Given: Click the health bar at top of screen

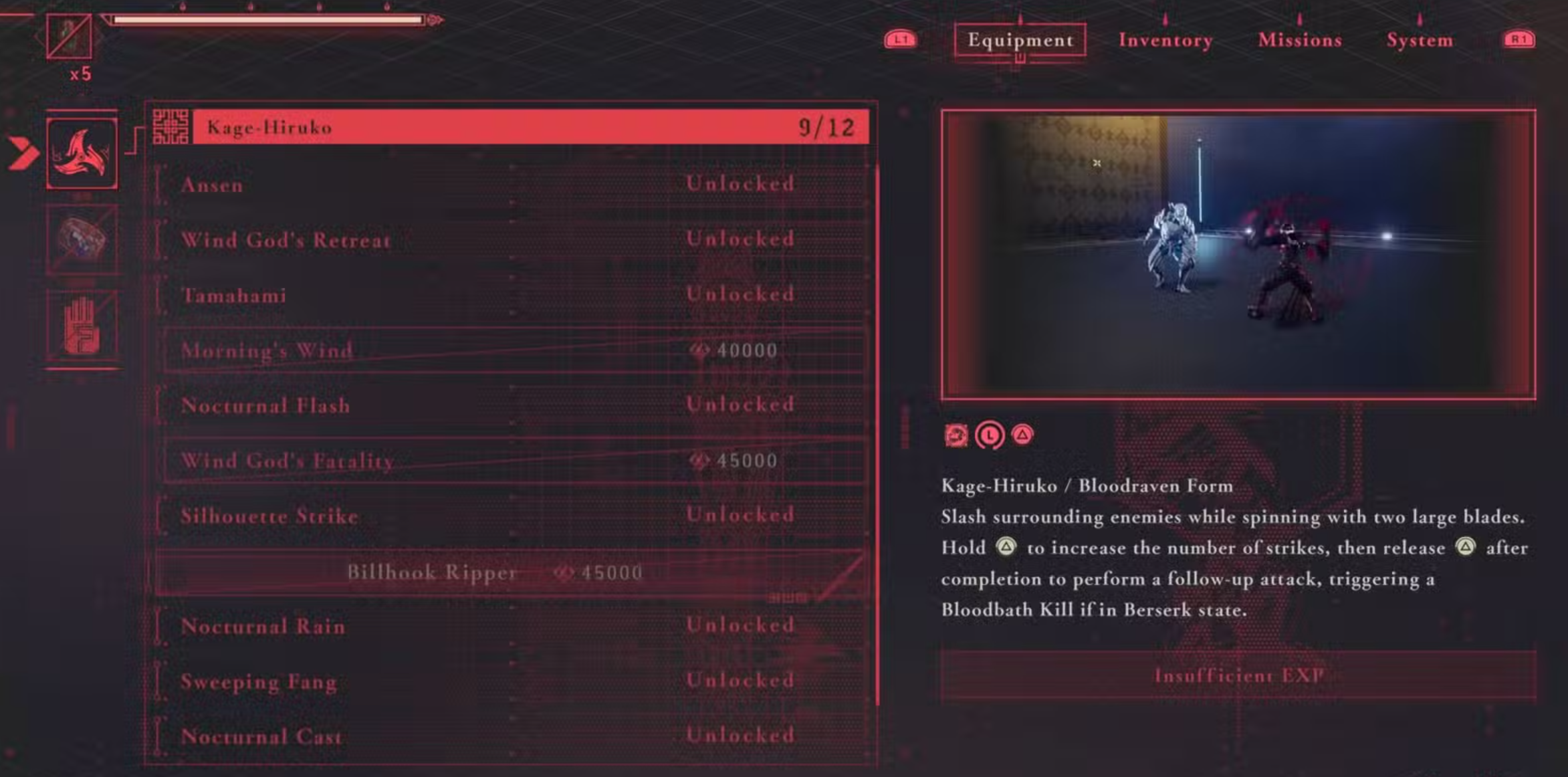Looking at the screenshot, I should pyautogui.click(x=267, y=20).
